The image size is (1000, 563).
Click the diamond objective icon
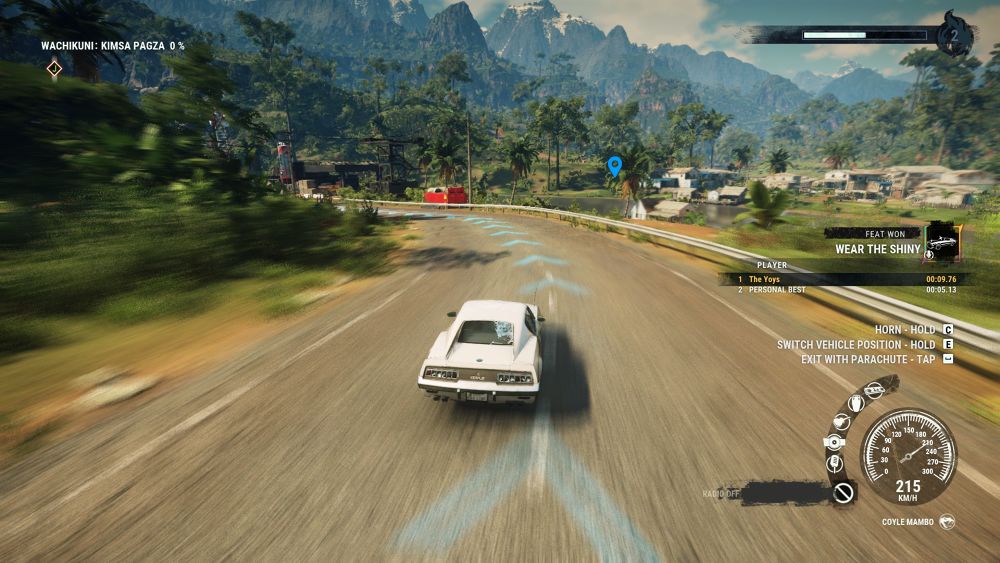[x=54, y=68]
